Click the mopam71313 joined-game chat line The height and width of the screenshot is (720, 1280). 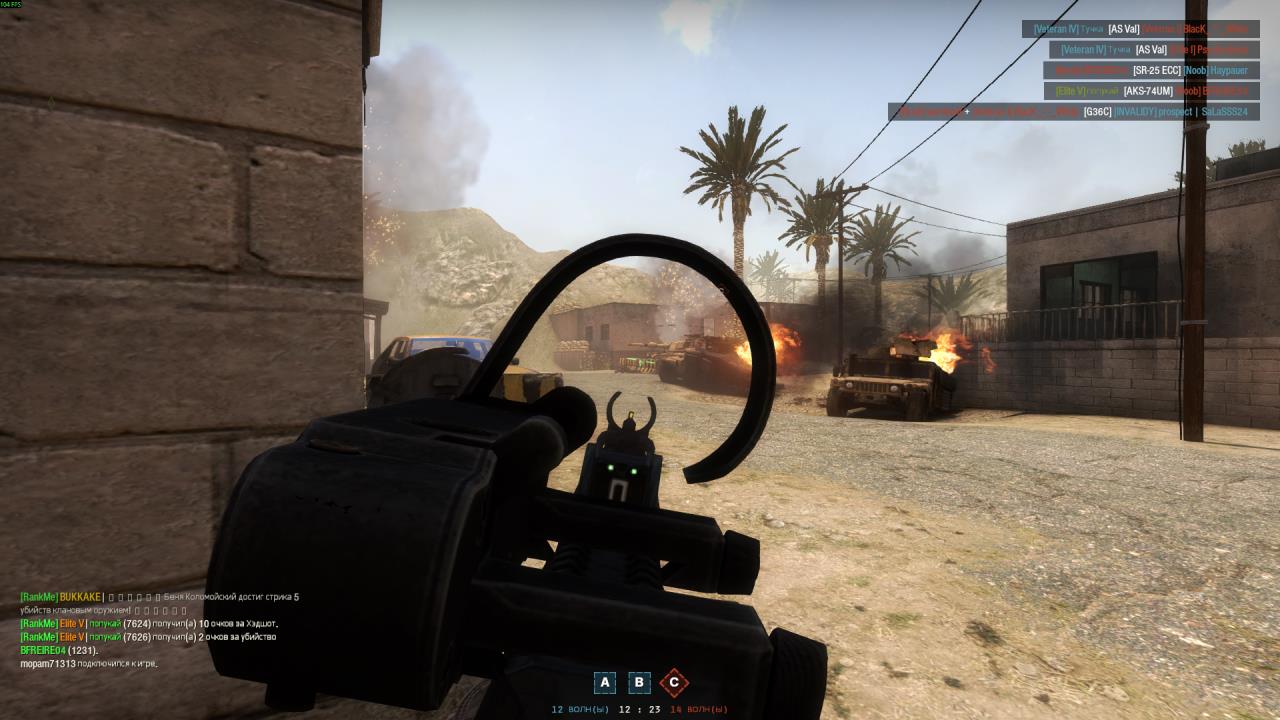89,663
